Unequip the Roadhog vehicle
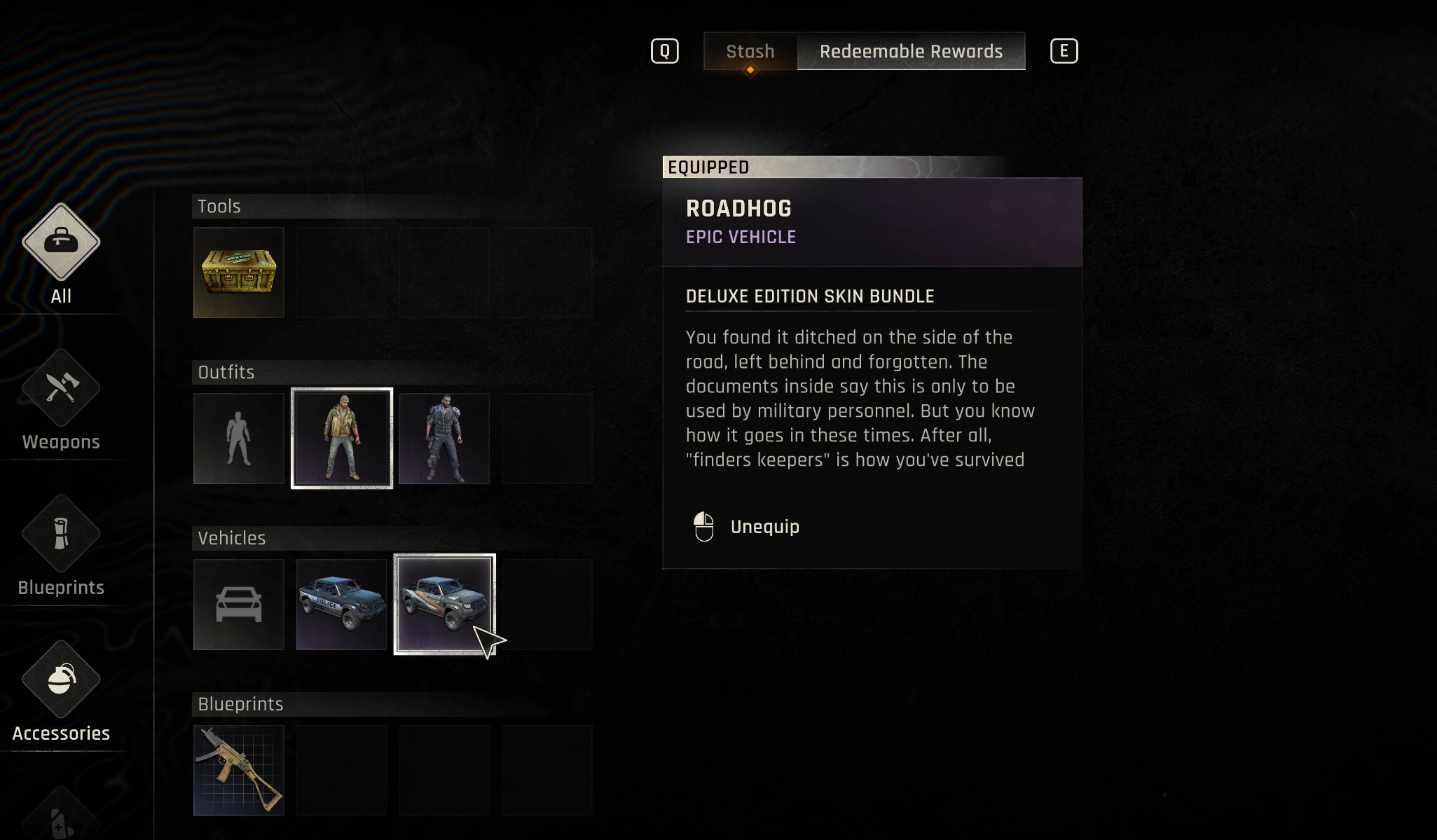The width and height of the screenshot is (1437, 840). pos(764,527)
